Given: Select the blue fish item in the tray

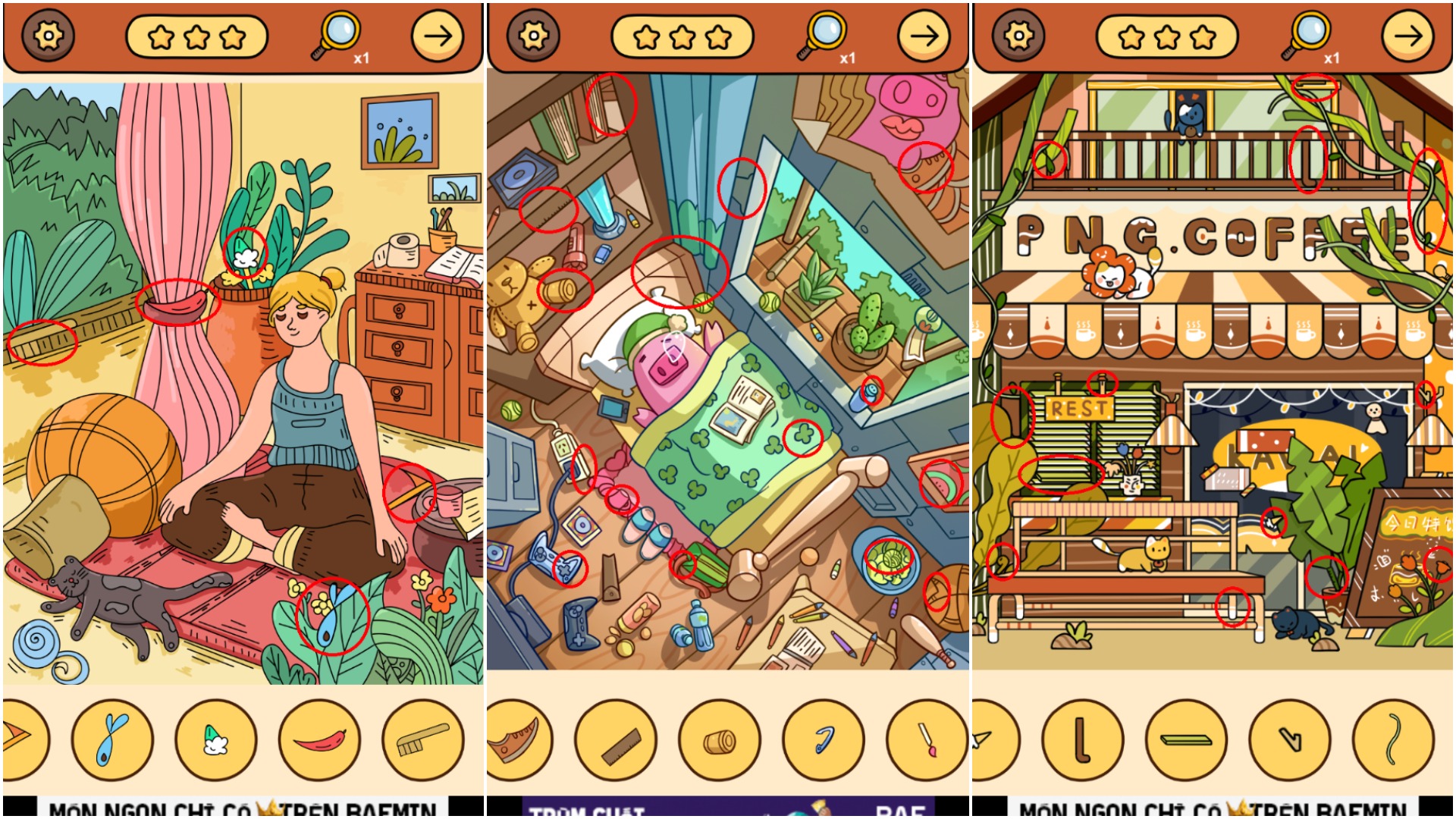Looking at the screenshot, I should point(112,739).
